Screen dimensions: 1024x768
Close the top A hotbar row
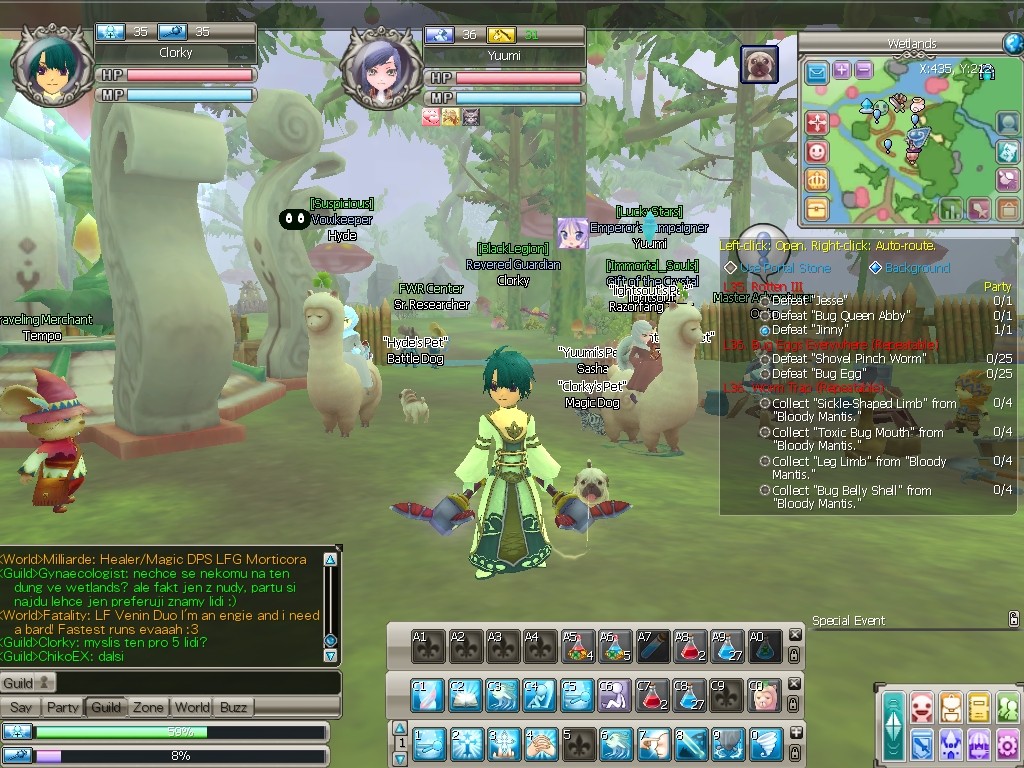(x=795, y=635)
